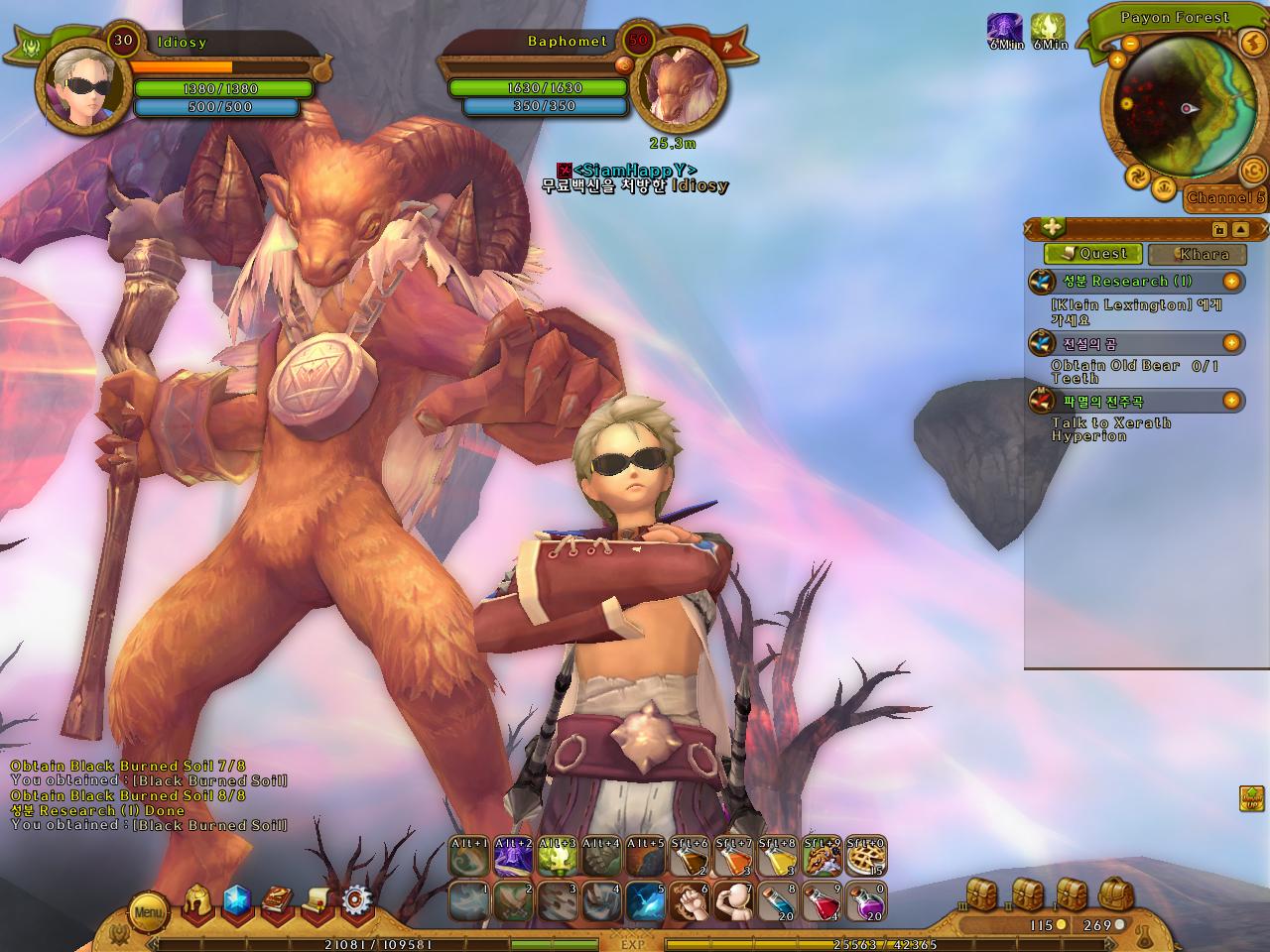Switch to the Khara tab
The height and width of the screenshot is (952, 1270).
coord(1197,254)
